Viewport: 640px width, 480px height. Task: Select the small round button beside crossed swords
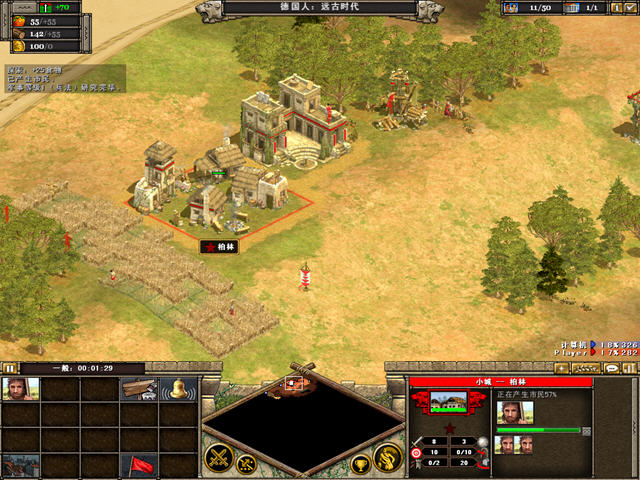tap(245, 464)
